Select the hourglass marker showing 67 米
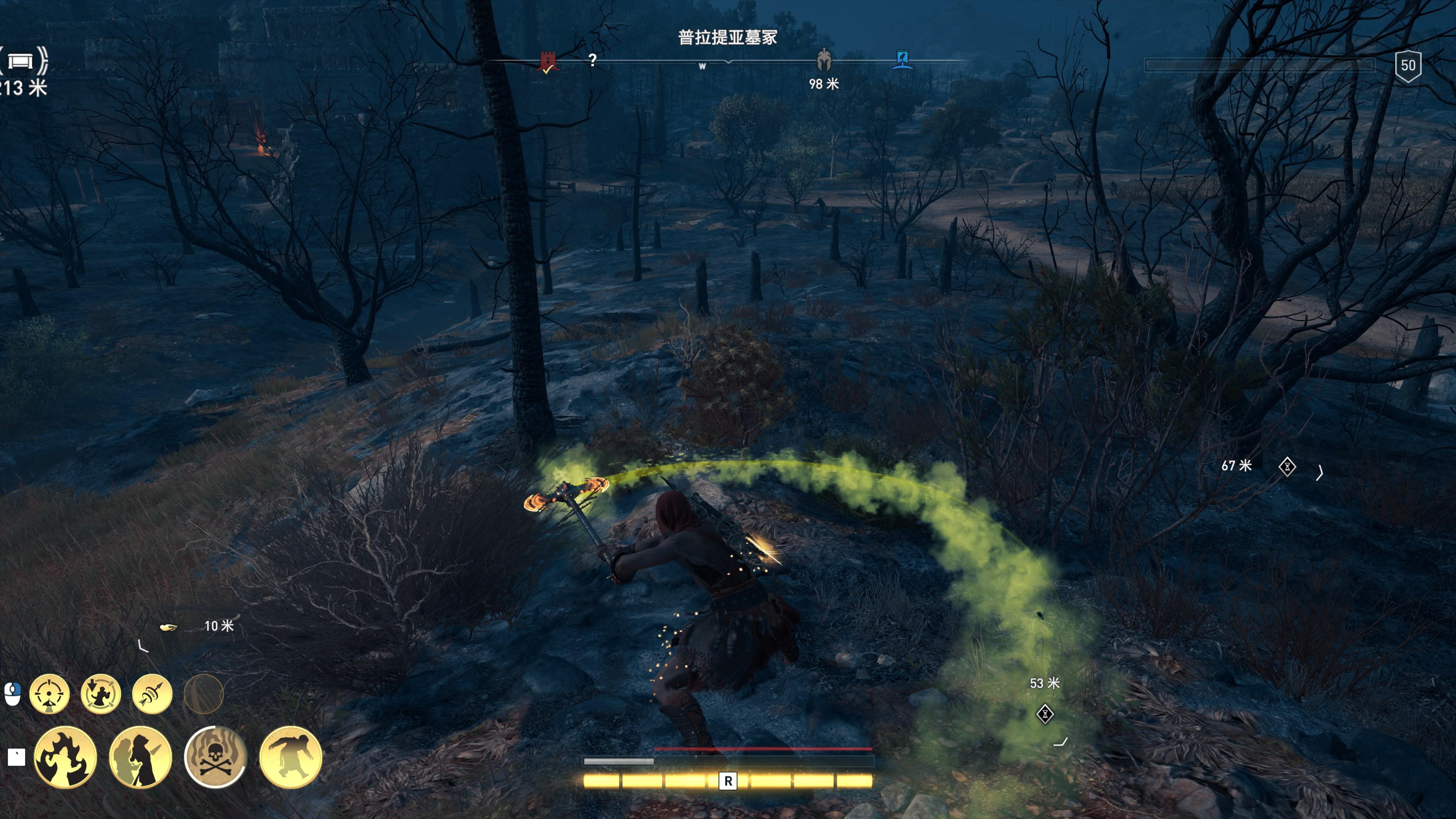This screenshot has height=819, width=1456. pos(1287,467)
